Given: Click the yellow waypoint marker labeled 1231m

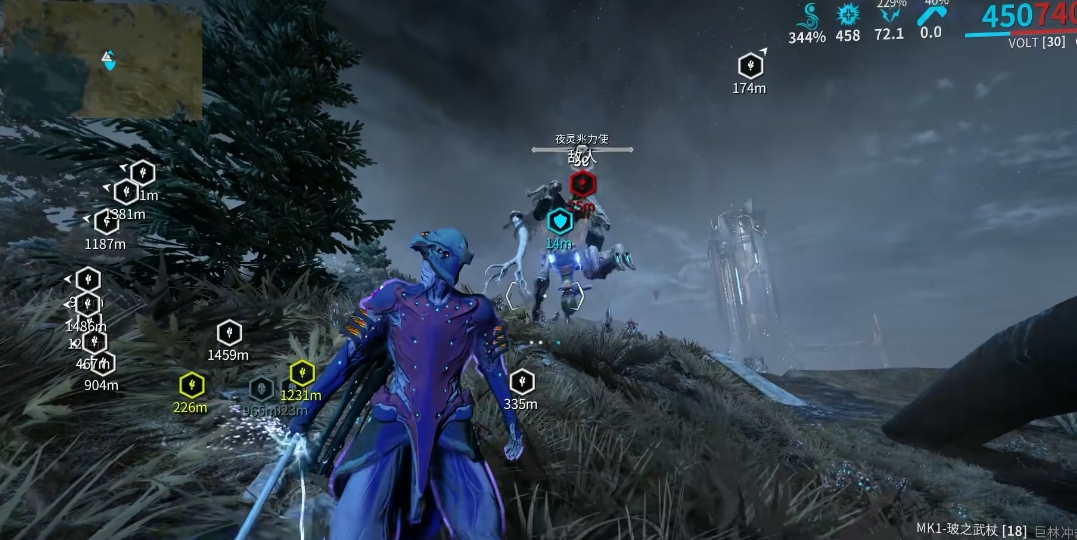Looking at the screenshot, I should [302, 373].
